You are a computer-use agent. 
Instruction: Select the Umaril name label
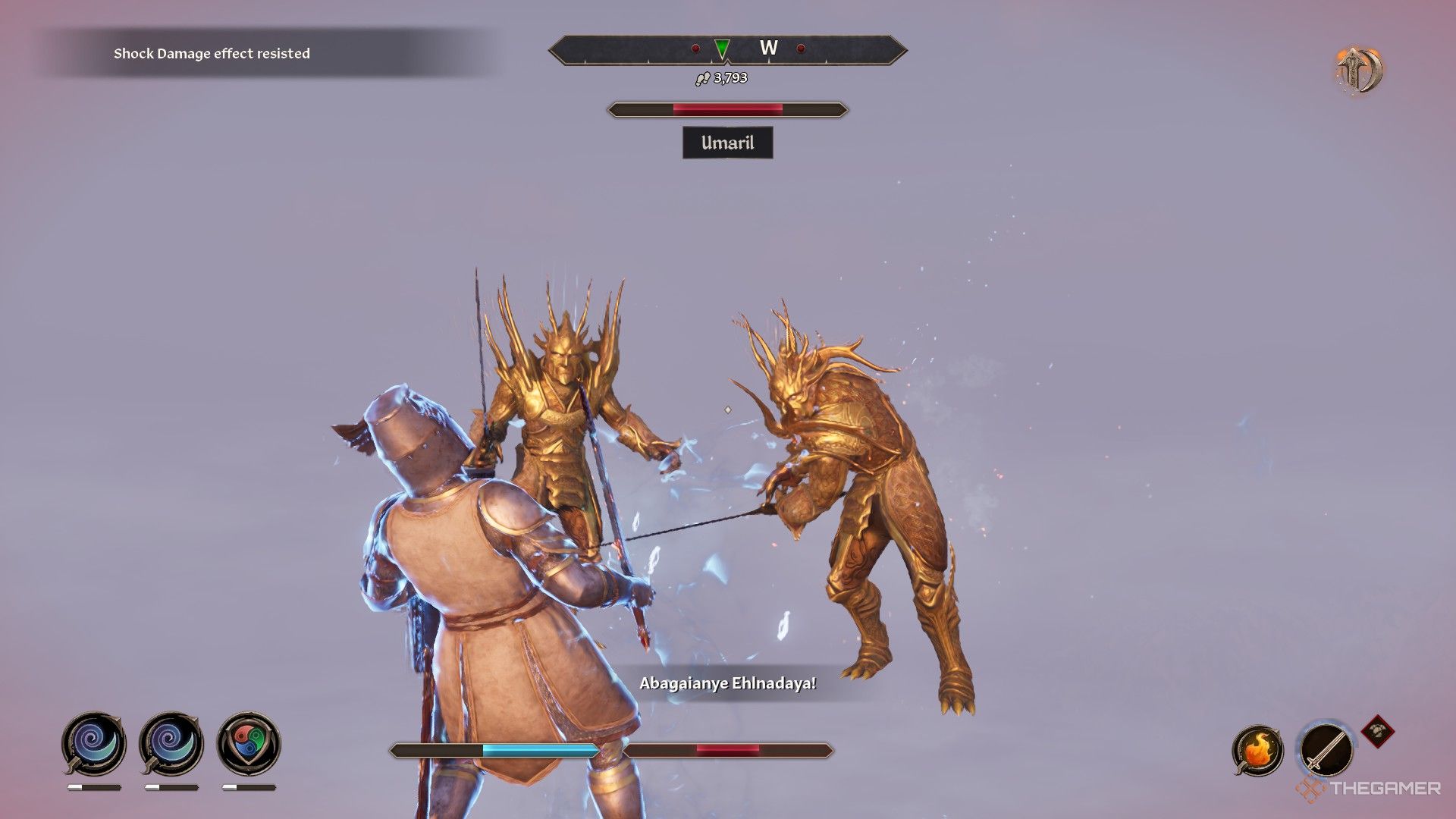[x=727, y=143]
